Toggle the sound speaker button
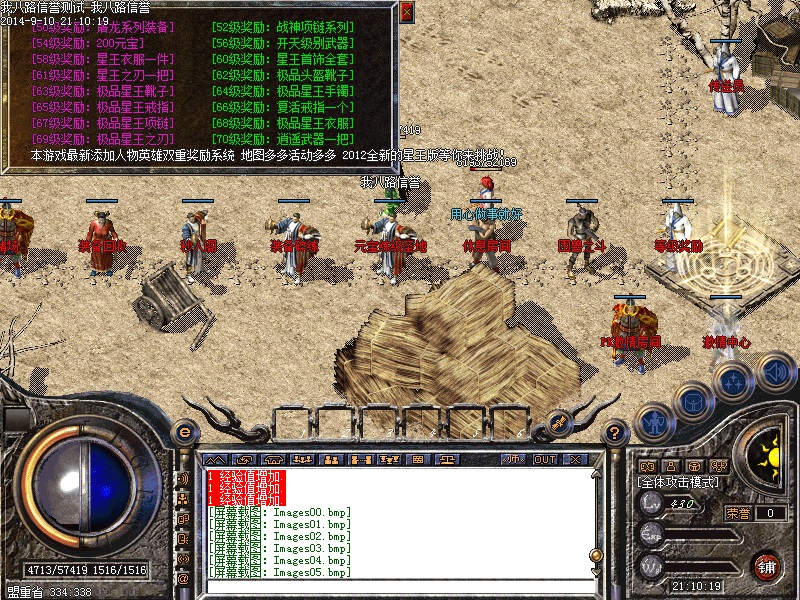This screenshot has width=800, height=600. [x=773, y=373]
